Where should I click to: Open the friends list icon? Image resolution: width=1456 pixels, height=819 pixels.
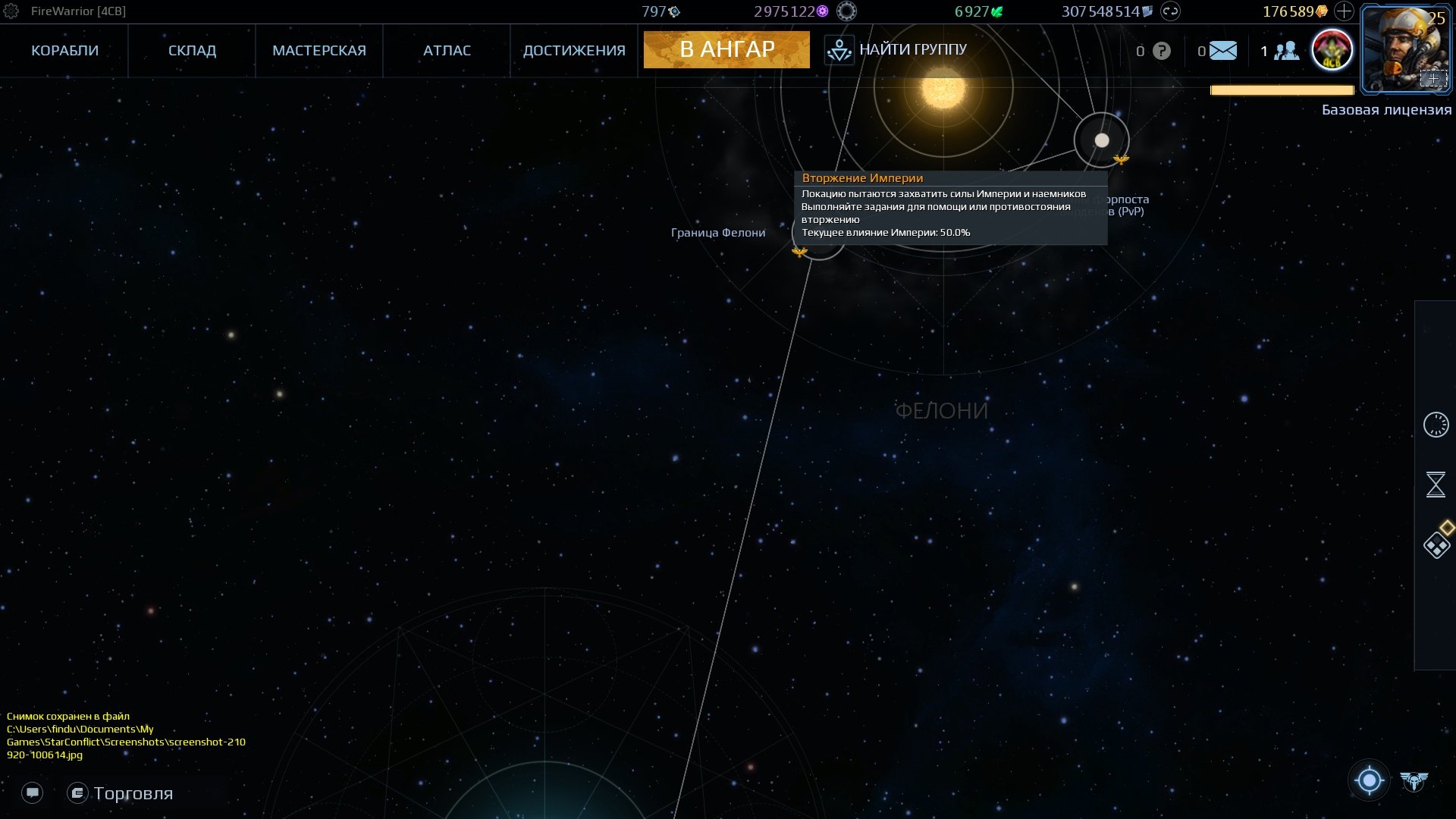[x=1286, y=51]
